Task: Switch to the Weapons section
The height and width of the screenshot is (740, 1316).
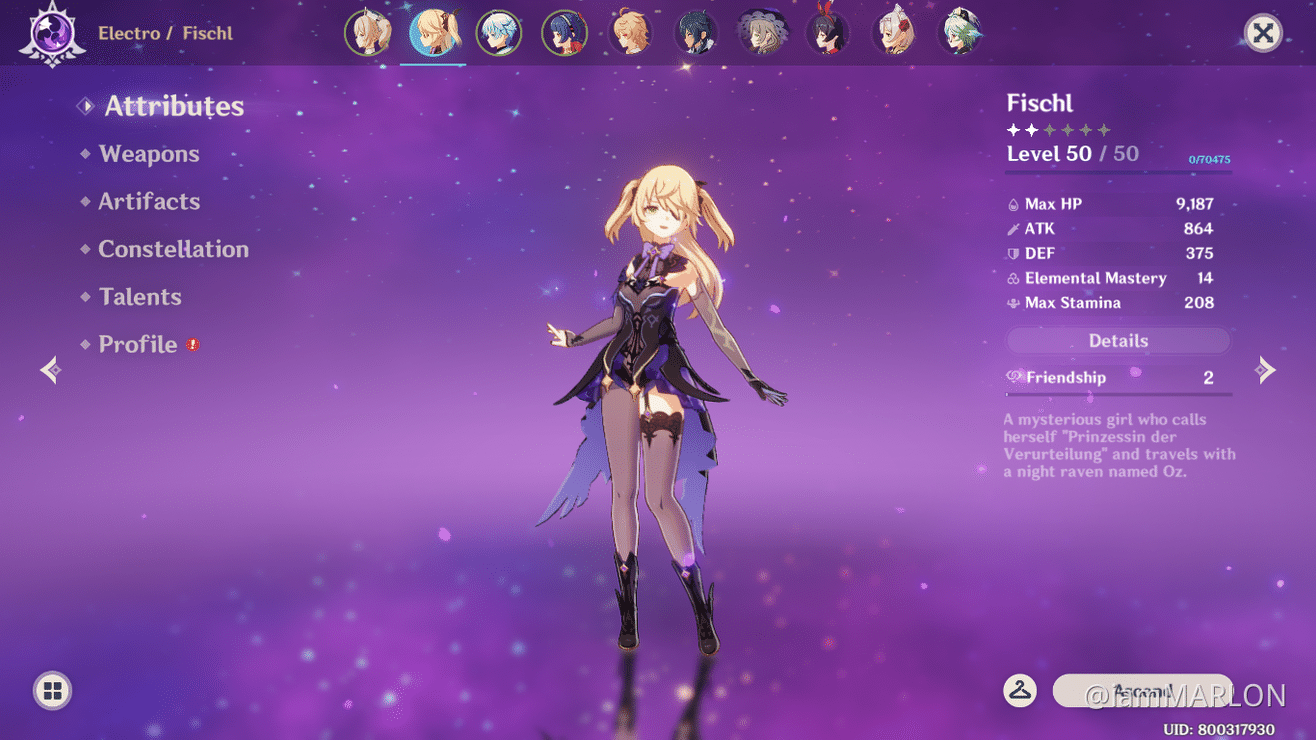Action: (x=149, y=153)
